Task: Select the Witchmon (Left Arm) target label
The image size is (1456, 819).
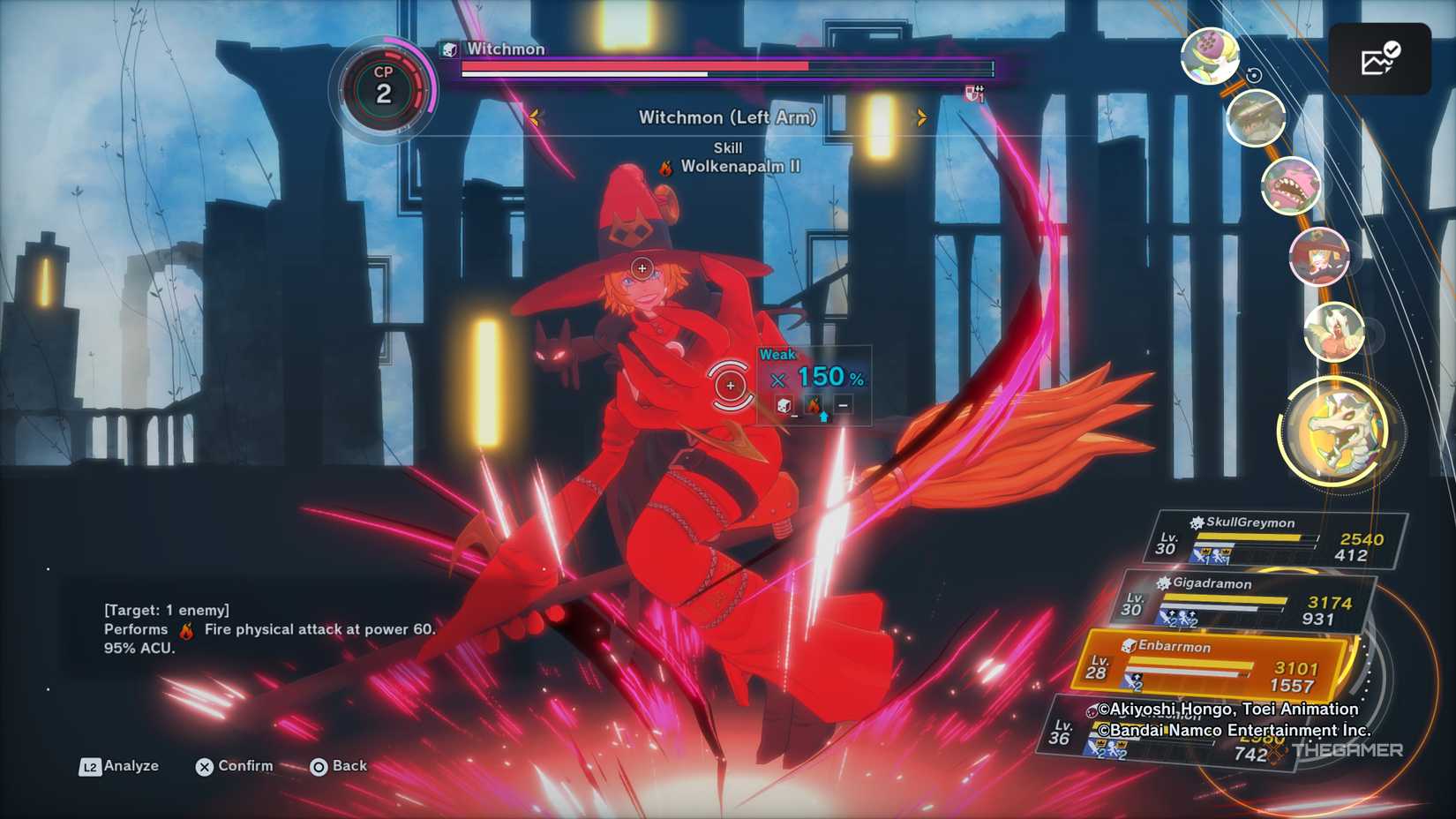Action: tap(729, 116)
